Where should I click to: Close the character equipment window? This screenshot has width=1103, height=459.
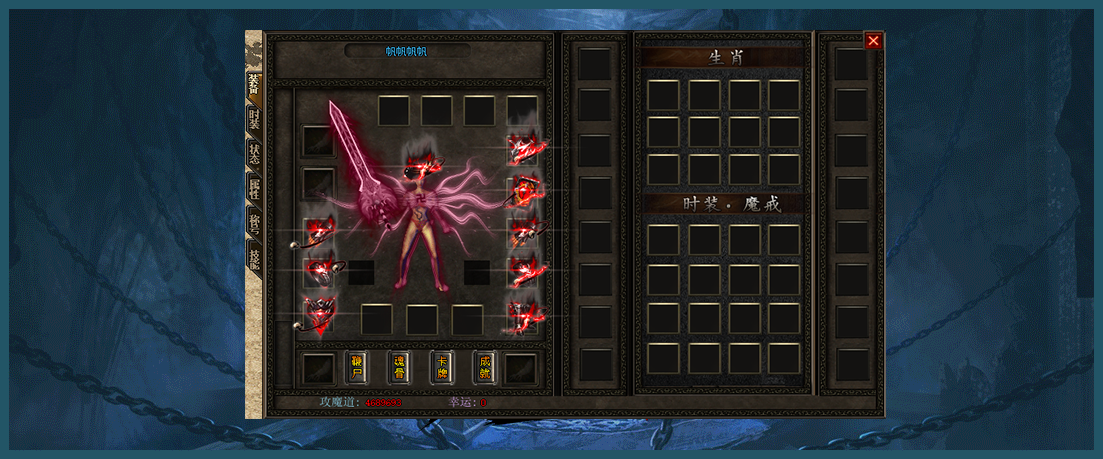click(873, 41)
